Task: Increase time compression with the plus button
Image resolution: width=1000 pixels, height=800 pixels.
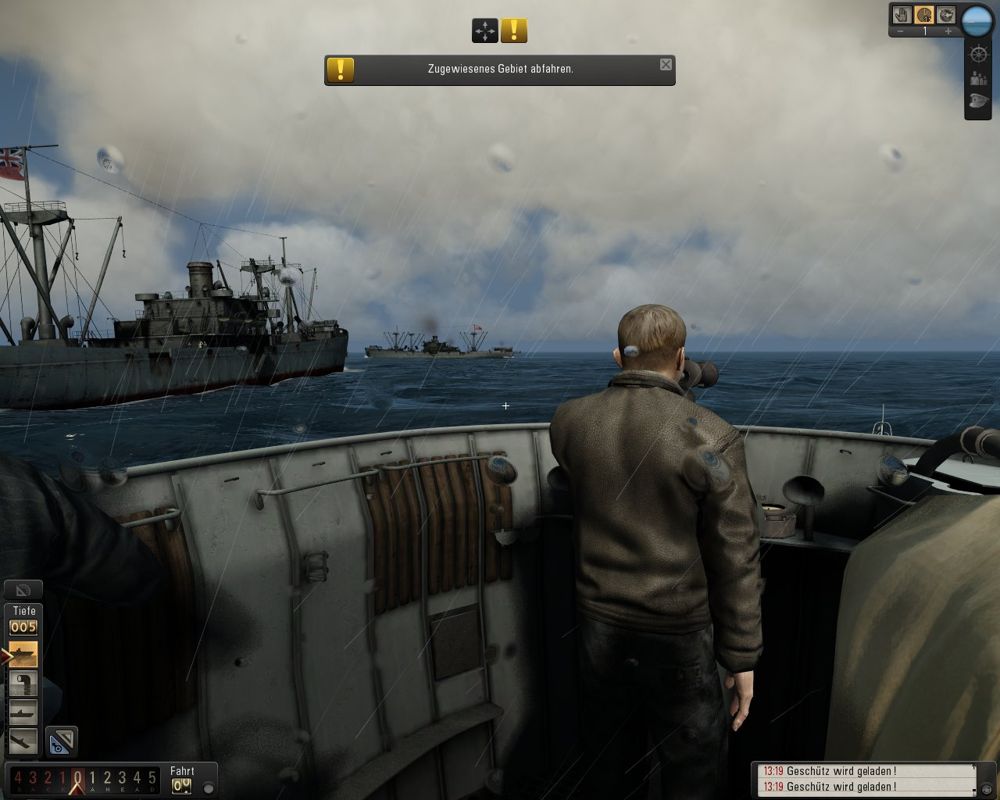Action: pos(948,32)
